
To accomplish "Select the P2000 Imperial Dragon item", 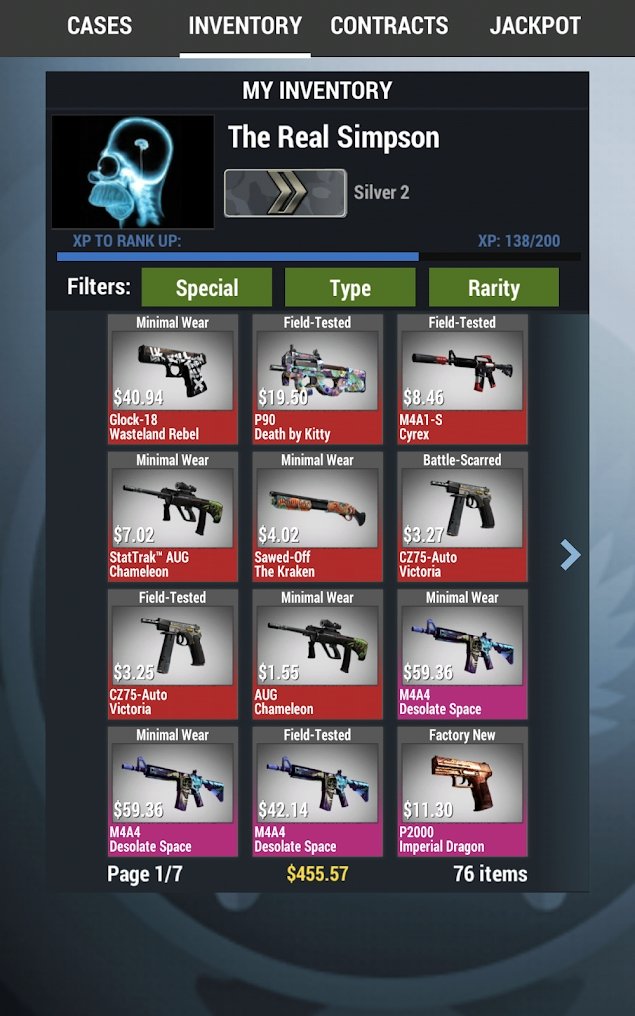I will (x=462, y=792).
